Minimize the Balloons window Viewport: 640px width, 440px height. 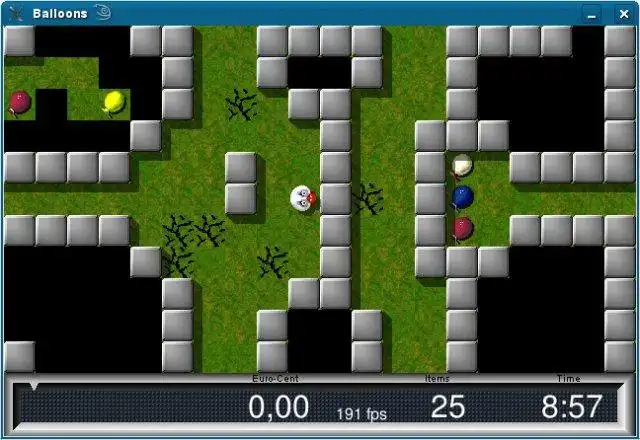pos(594,14)
